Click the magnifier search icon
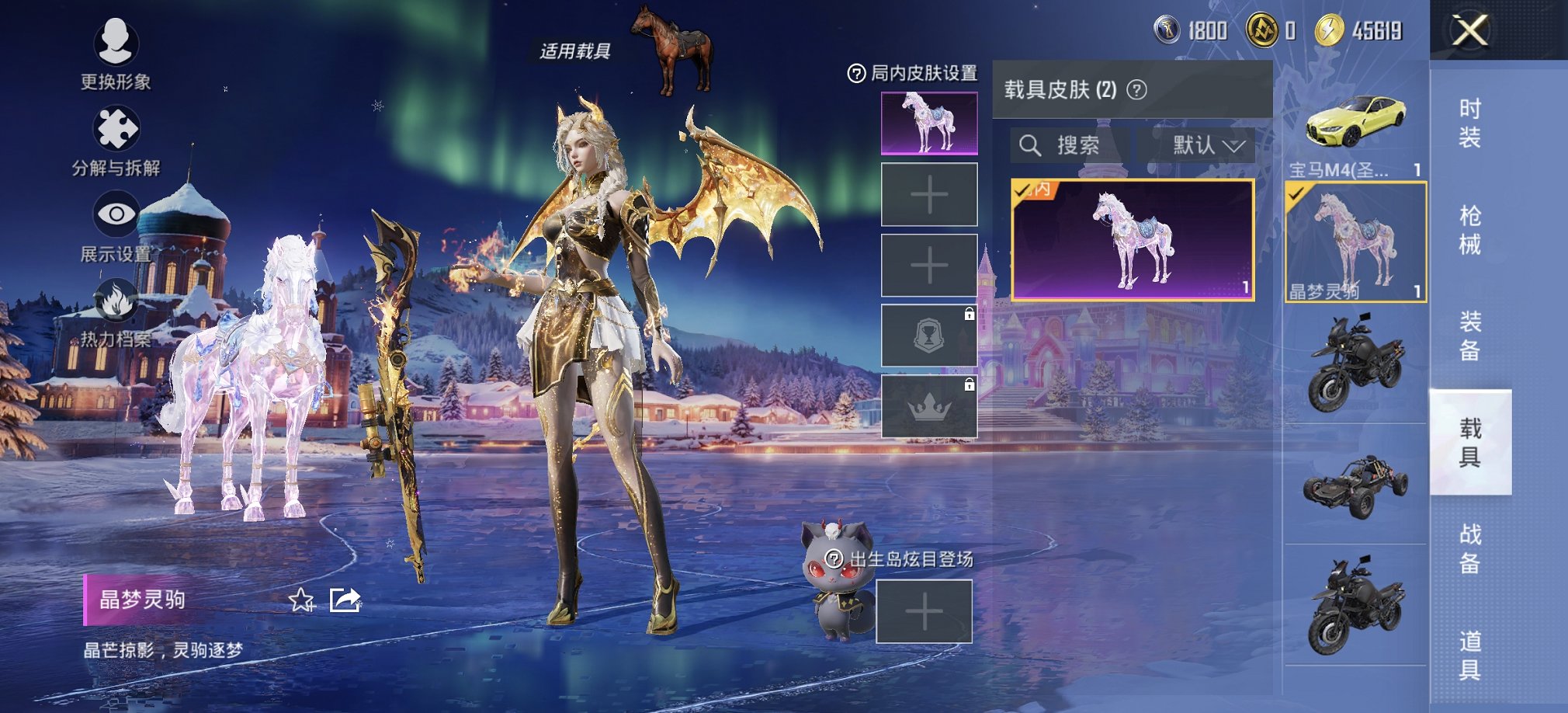 [1032, 144]
